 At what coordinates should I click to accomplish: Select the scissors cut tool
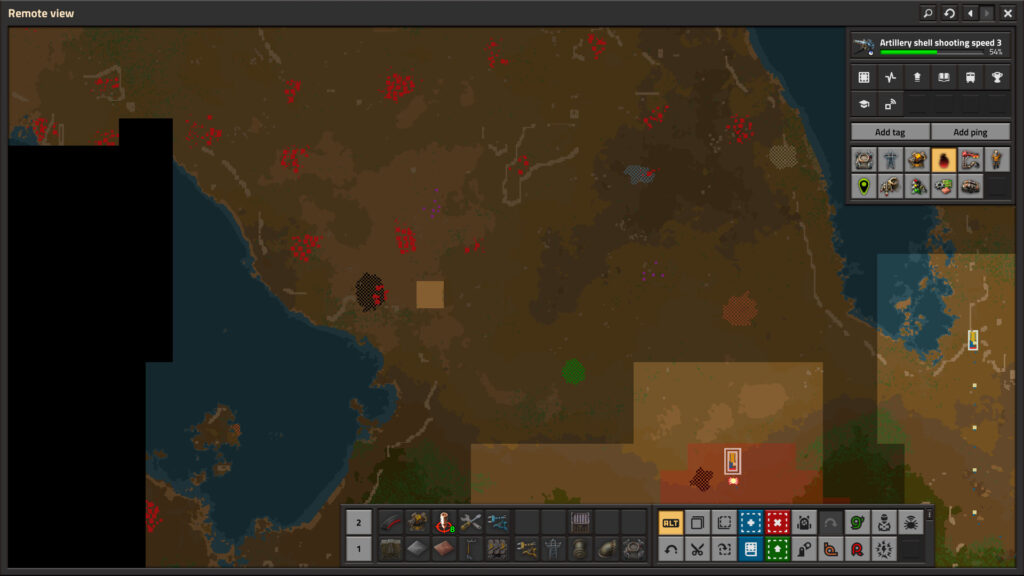coord(697,548)
